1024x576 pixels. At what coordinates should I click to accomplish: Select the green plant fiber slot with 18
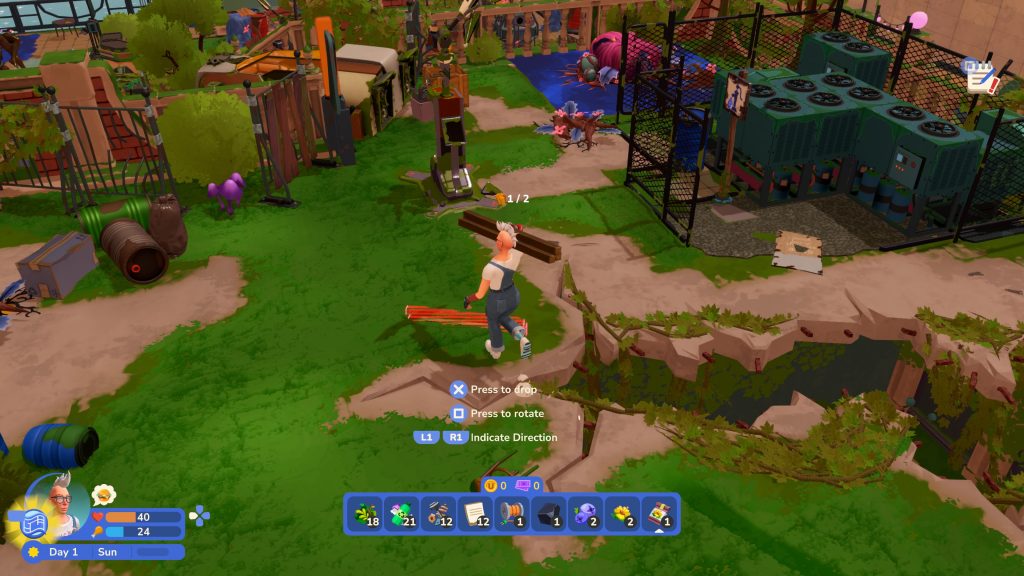[x=365, y=514]
